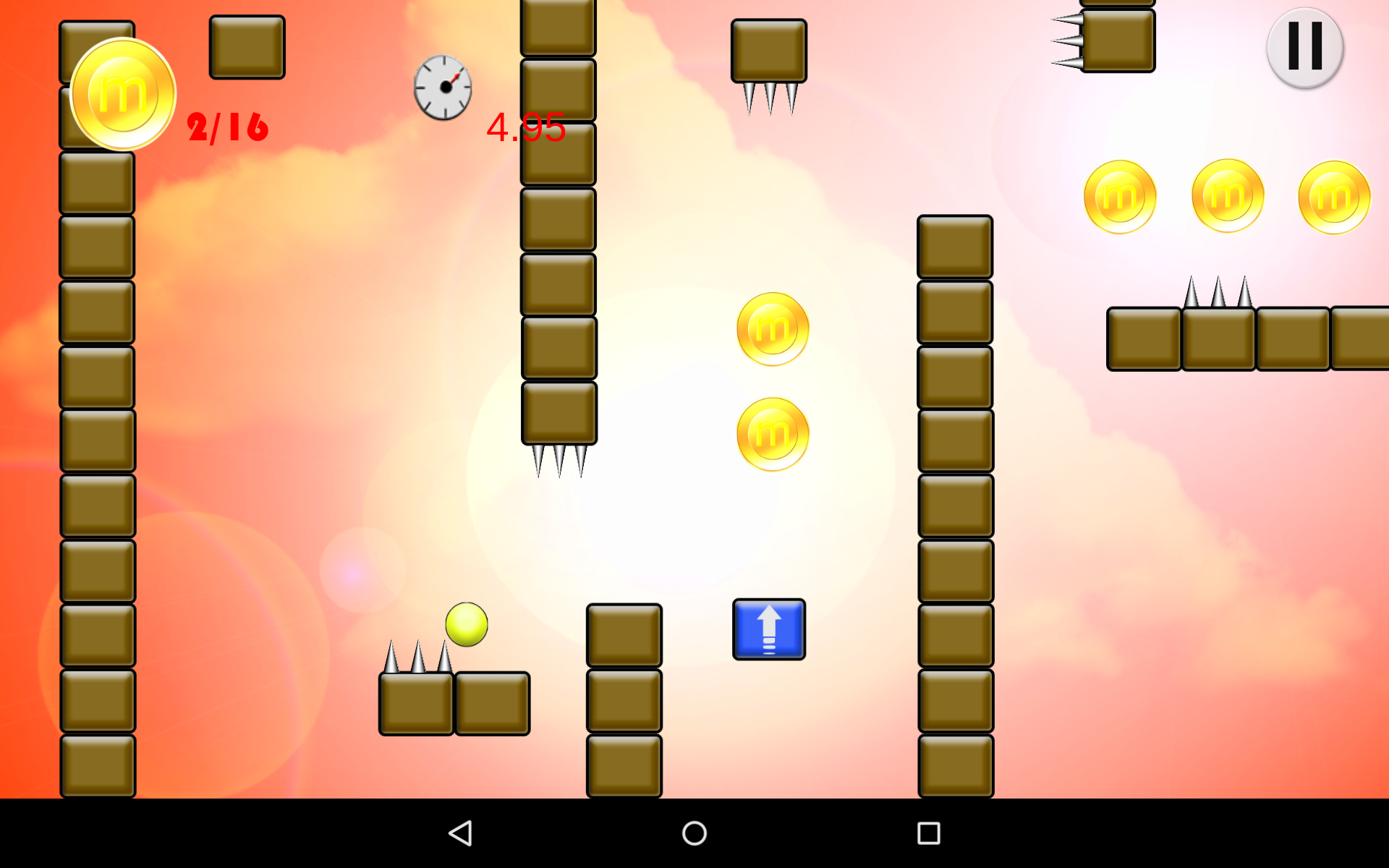This screenshot has width=1389, height=868.
Task: Tap the red 4.95 timer reading
Action: click(526, 129)
